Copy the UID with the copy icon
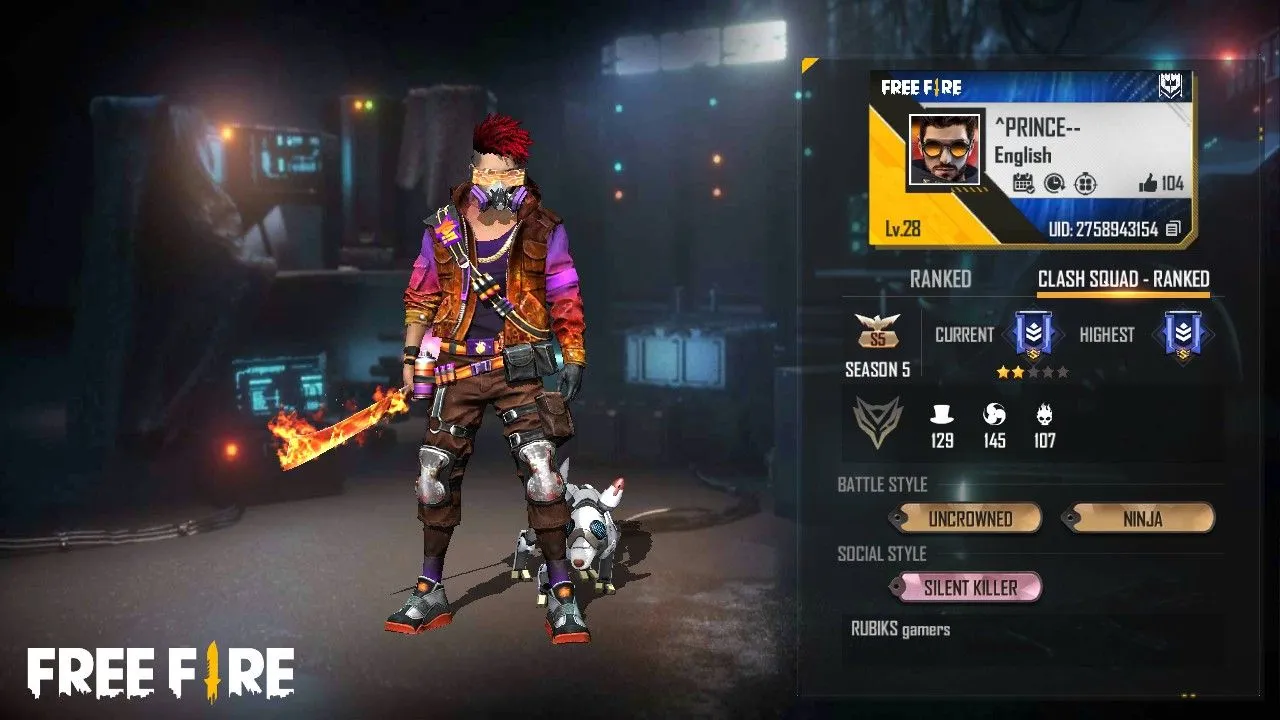Image resolution: width=1280 pixels, height=720 pixels. (1173, 229)
